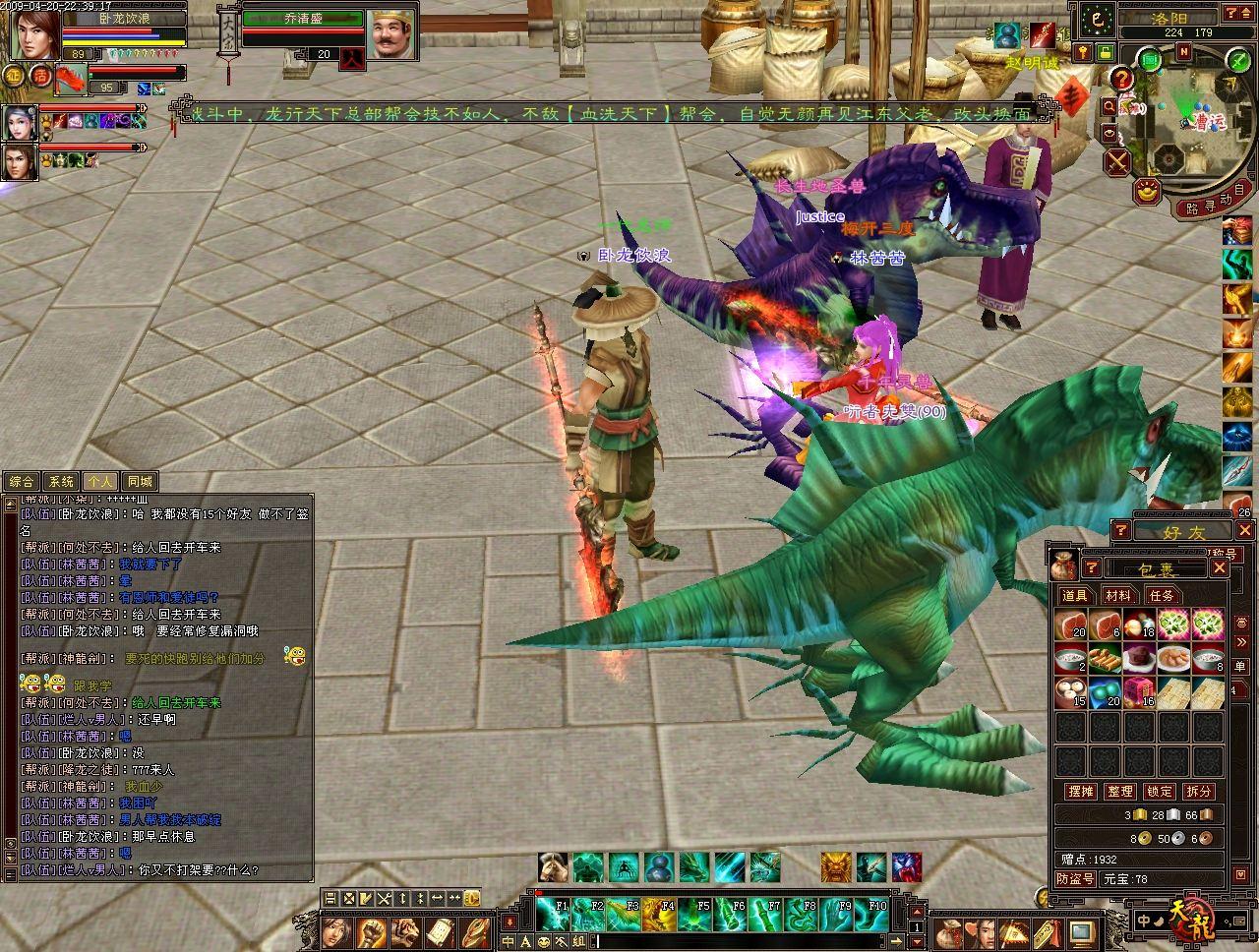Screen dimensions: 1259x952
Task: Use the F1 hotbar skill
Action: tap(553, 915)
